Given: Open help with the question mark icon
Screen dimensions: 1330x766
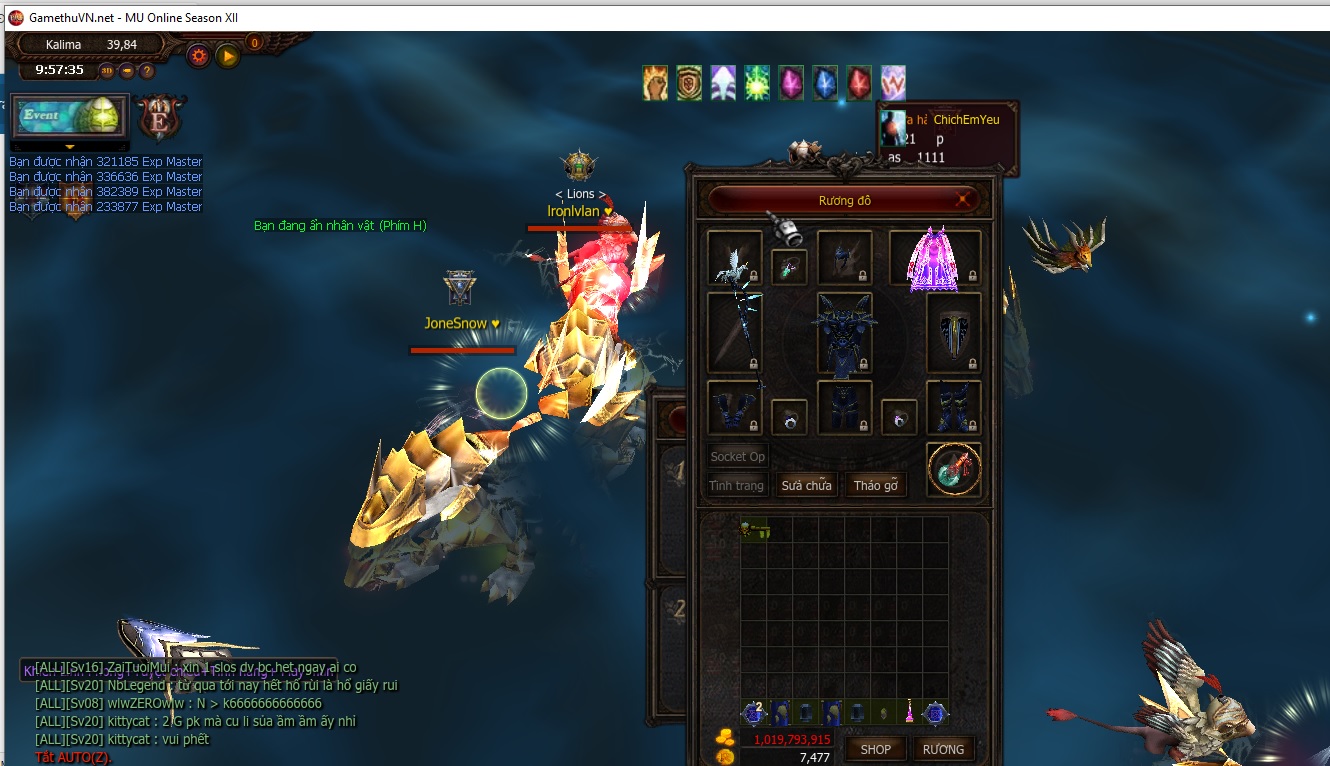Looking at the screenshot, I should [x=147, y=71].
